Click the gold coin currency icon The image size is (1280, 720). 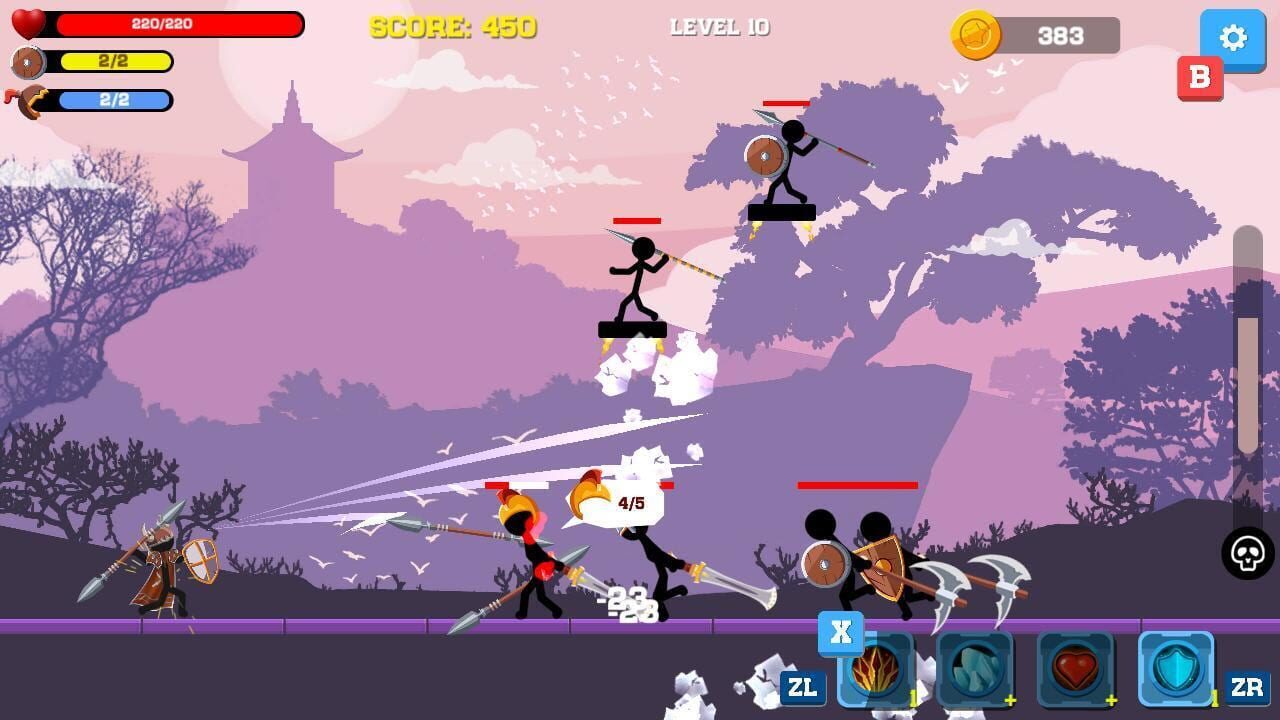[975, 35]
